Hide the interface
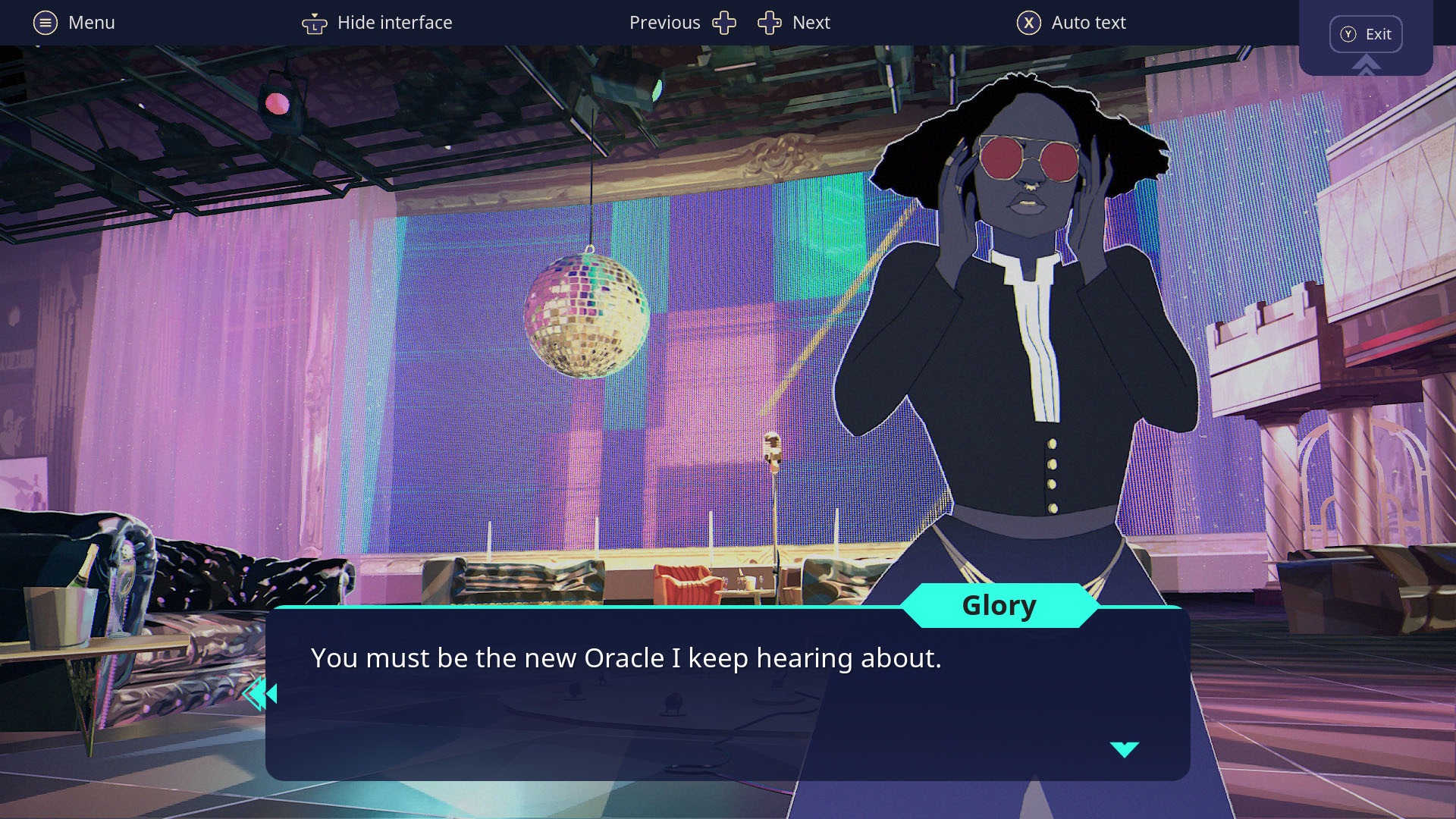Viewport: 1456px width, 819px height. coord(377,23)
